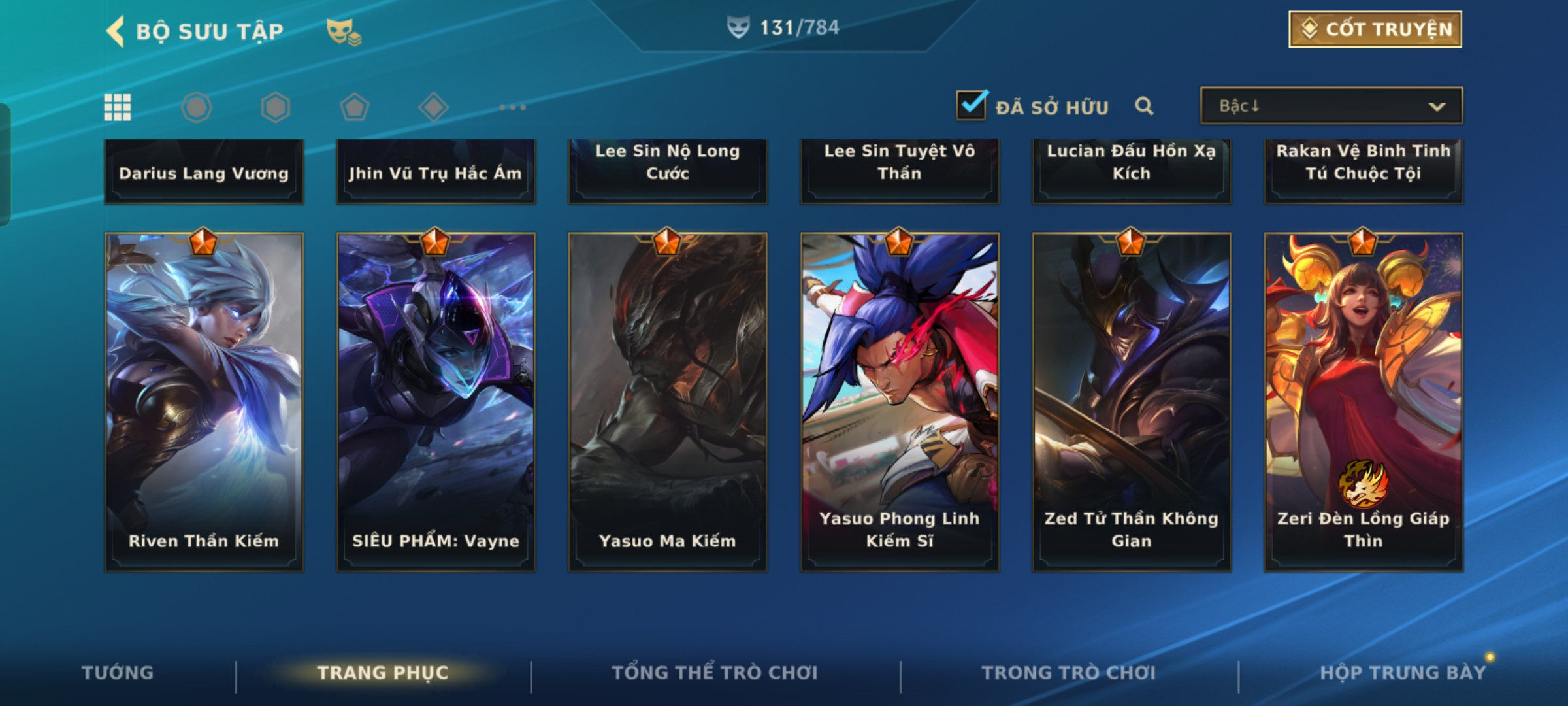
Task: Open Yasuo Phong Linh Kiếm Sĩ card
Action: (900, 402)
